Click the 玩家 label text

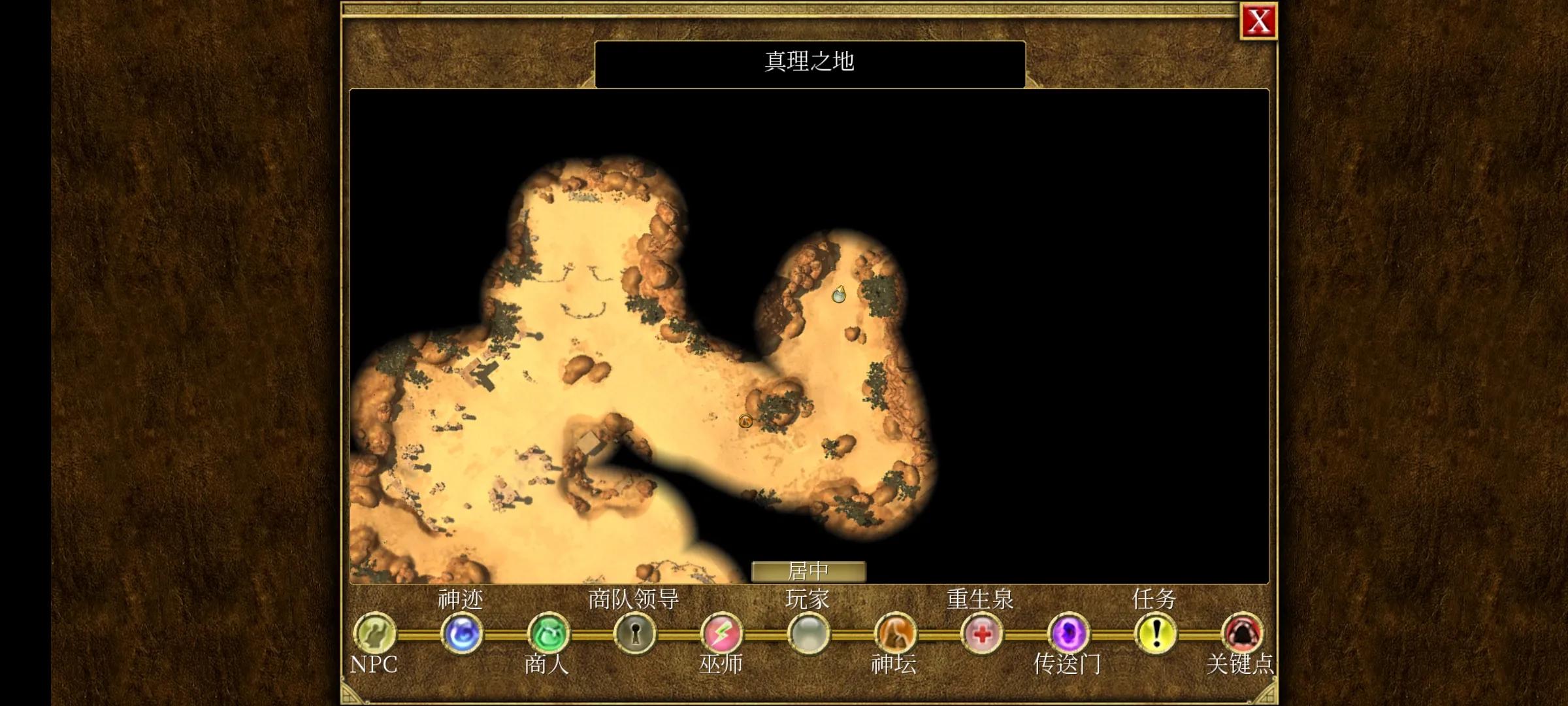point(808,597)
